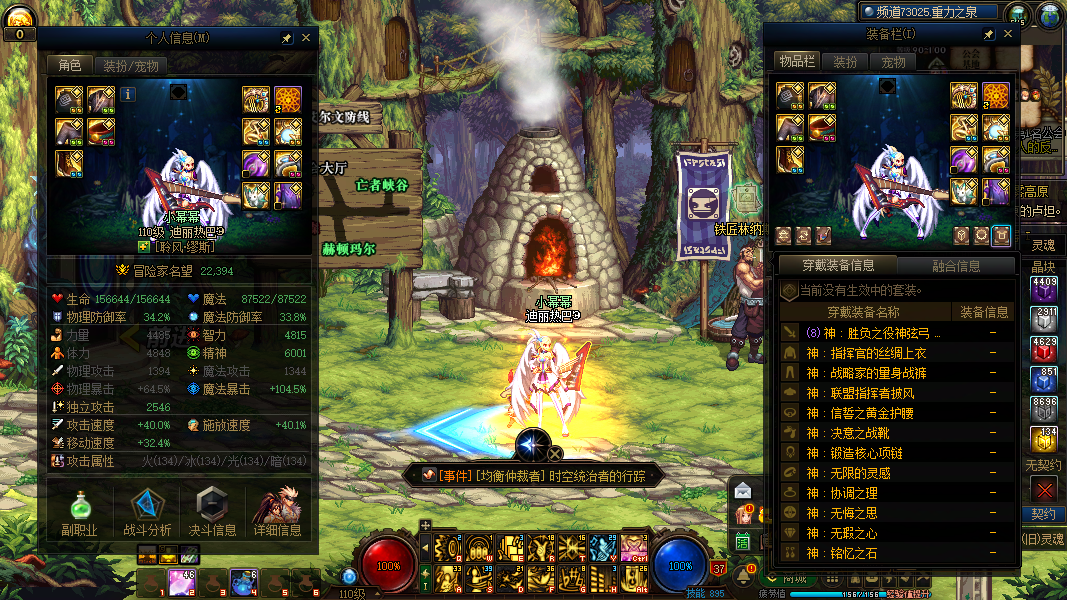
Task: Pin the 装备栏 equipment window
Action: point(989,34)
